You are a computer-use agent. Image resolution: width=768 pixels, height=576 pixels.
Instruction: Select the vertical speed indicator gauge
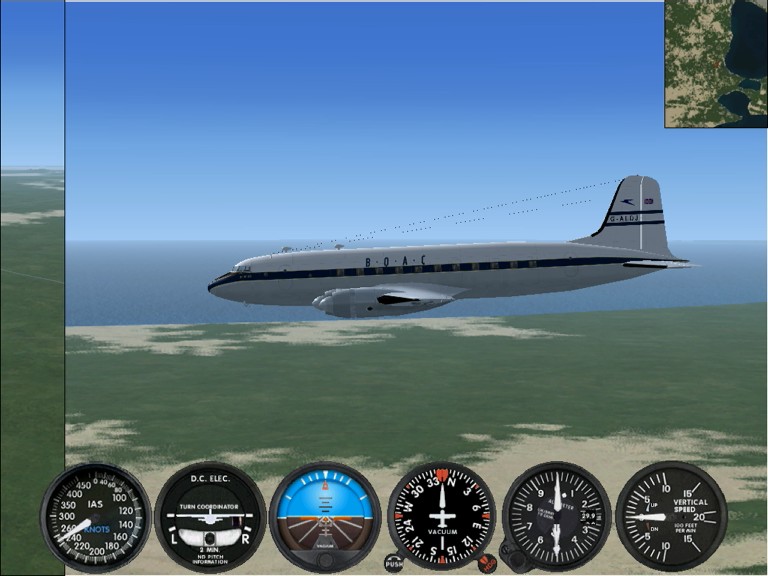[x=670, y=516]
